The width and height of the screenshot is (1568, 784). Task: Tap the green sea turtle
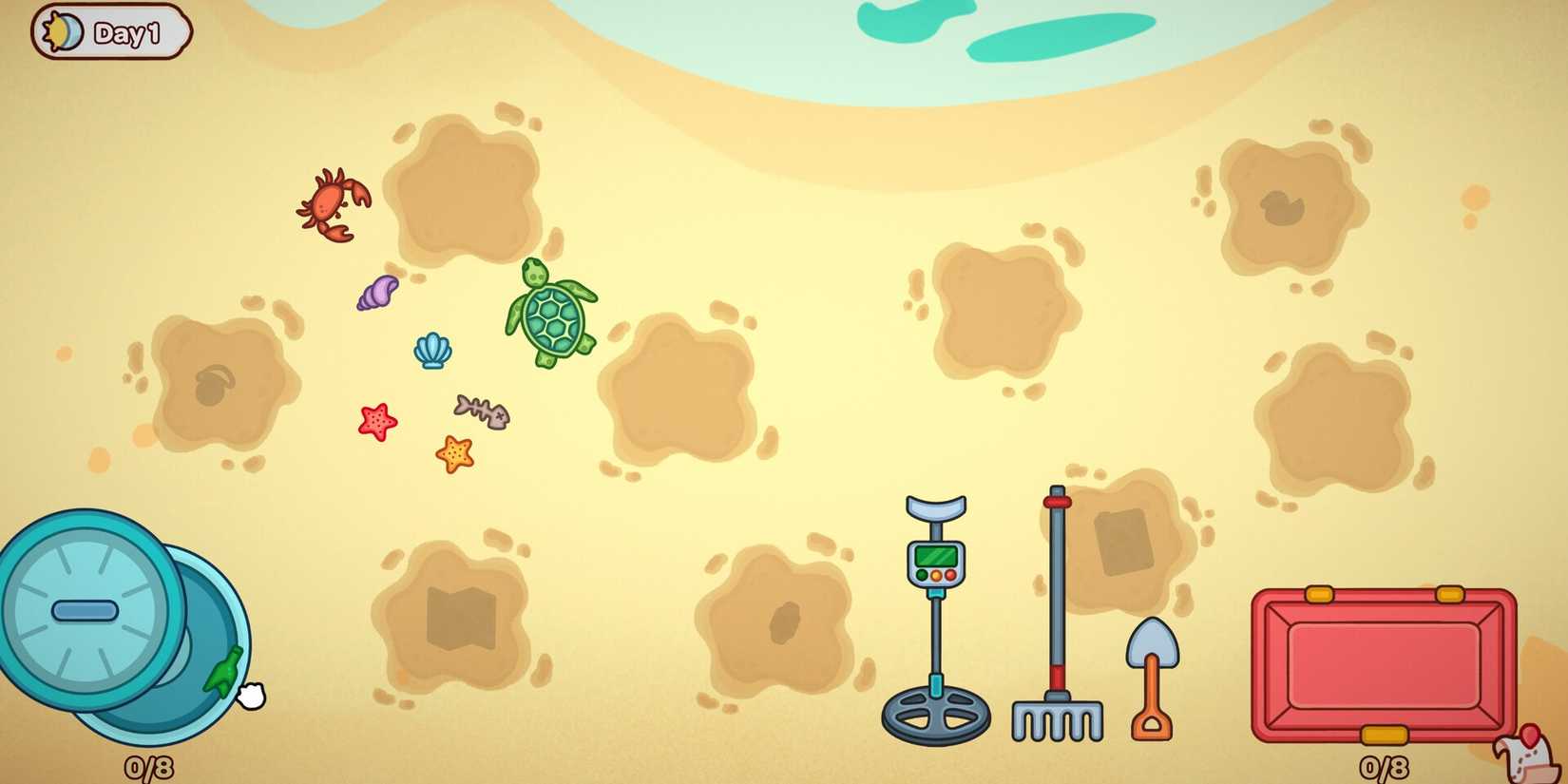pos(551,314)
